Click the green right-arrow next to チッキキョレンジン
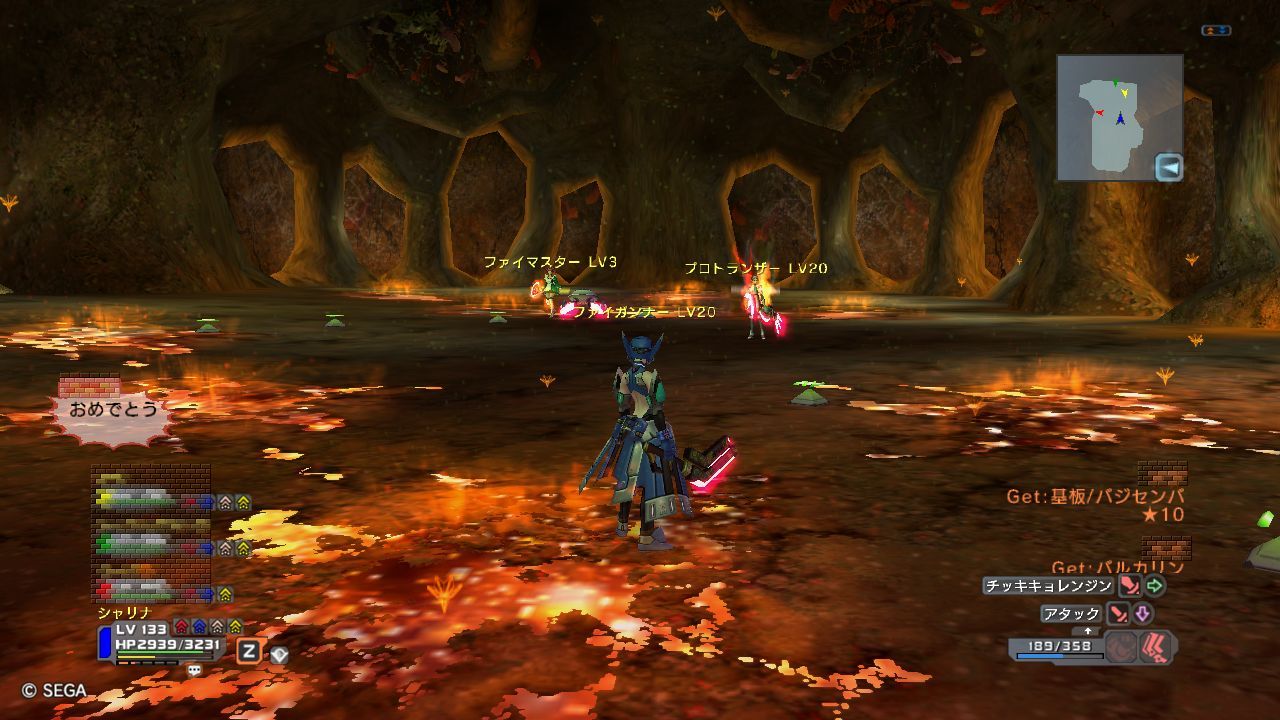The height and width of the screenshot is (720, 1280). (1155, 586)
